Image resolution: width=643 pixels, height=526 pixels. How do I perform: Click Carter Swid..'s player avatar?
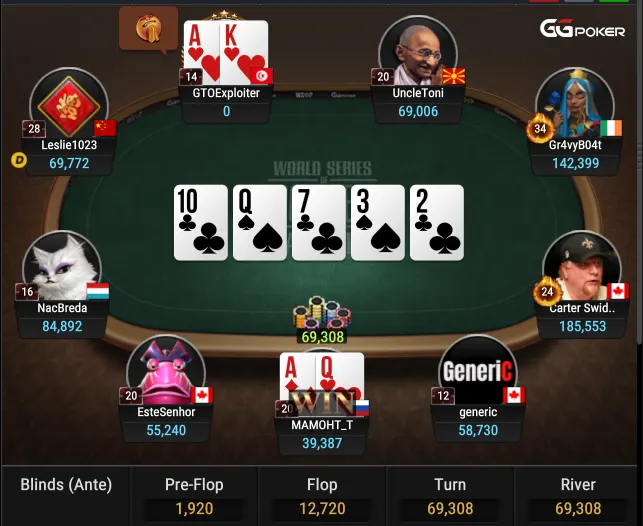[580, 266]
